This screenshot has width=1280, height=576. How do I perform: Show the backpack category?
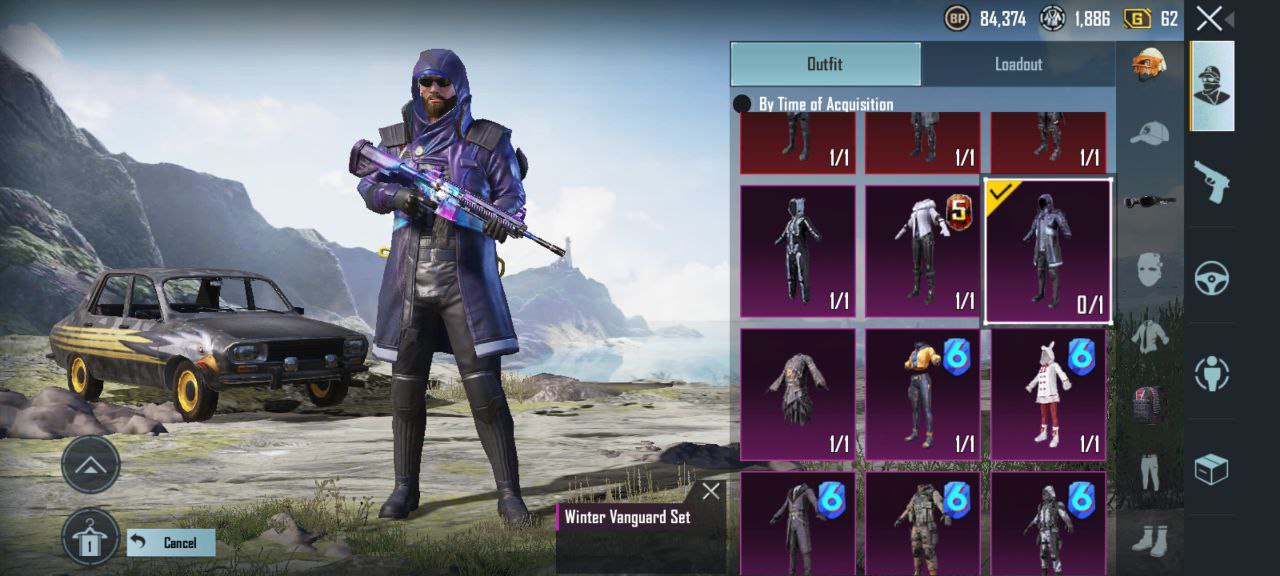[x=1149, y=404]
